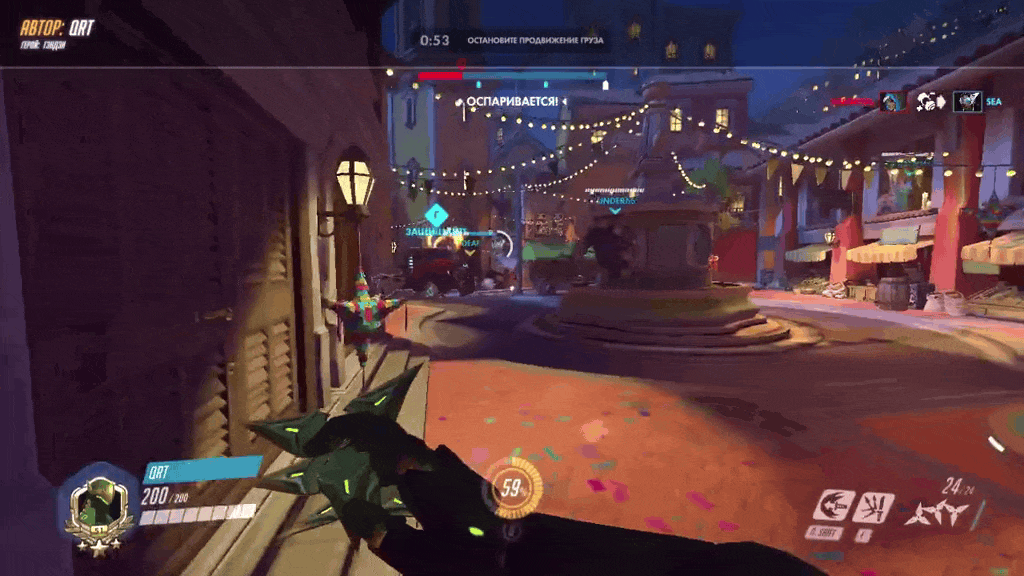Activate Genji's Swift Strike ability icon
1024x576 pixels.
pos(832,506)
